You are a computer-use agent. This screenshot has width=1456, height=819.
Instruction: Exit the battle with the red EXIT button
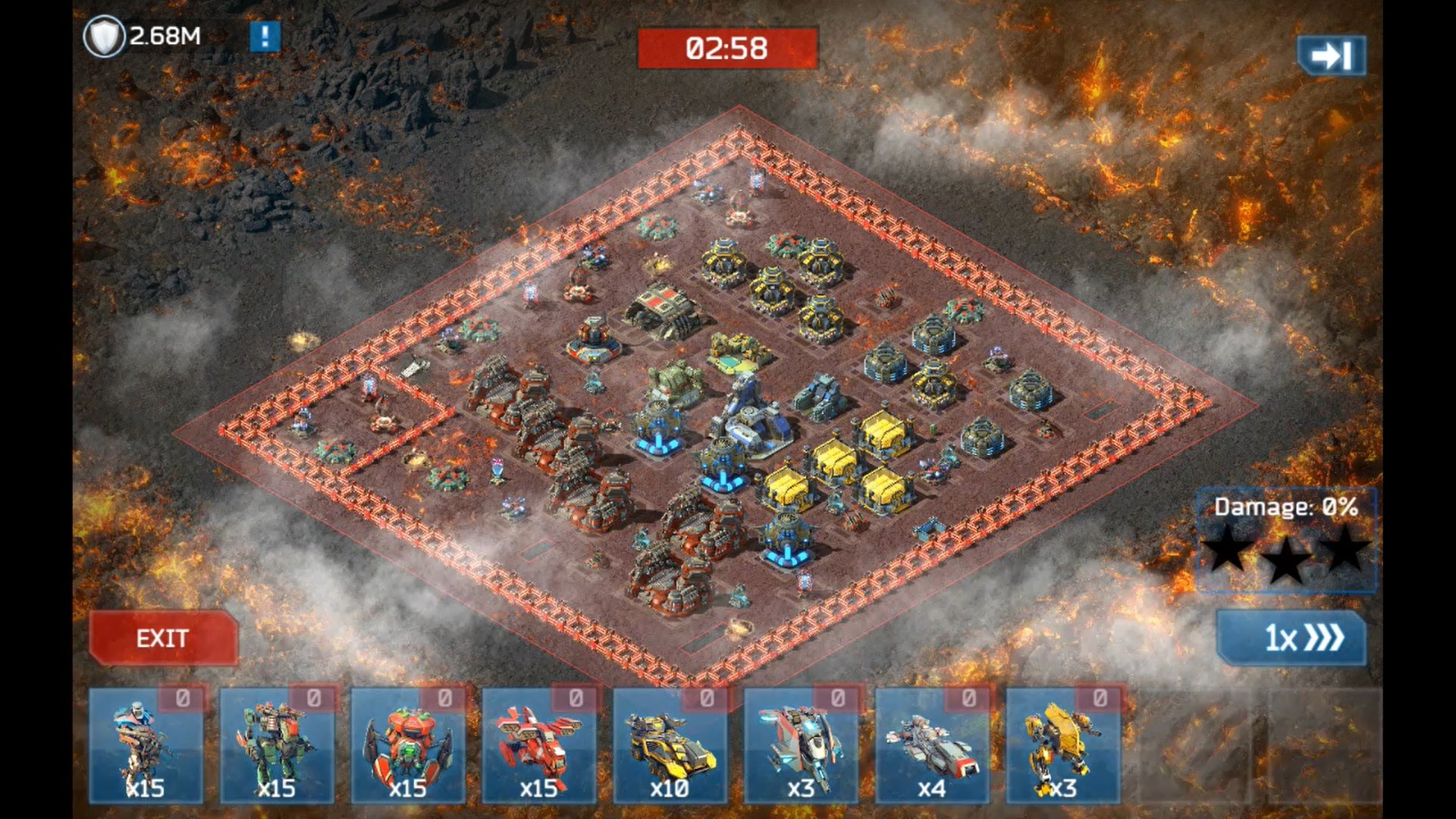163,639
